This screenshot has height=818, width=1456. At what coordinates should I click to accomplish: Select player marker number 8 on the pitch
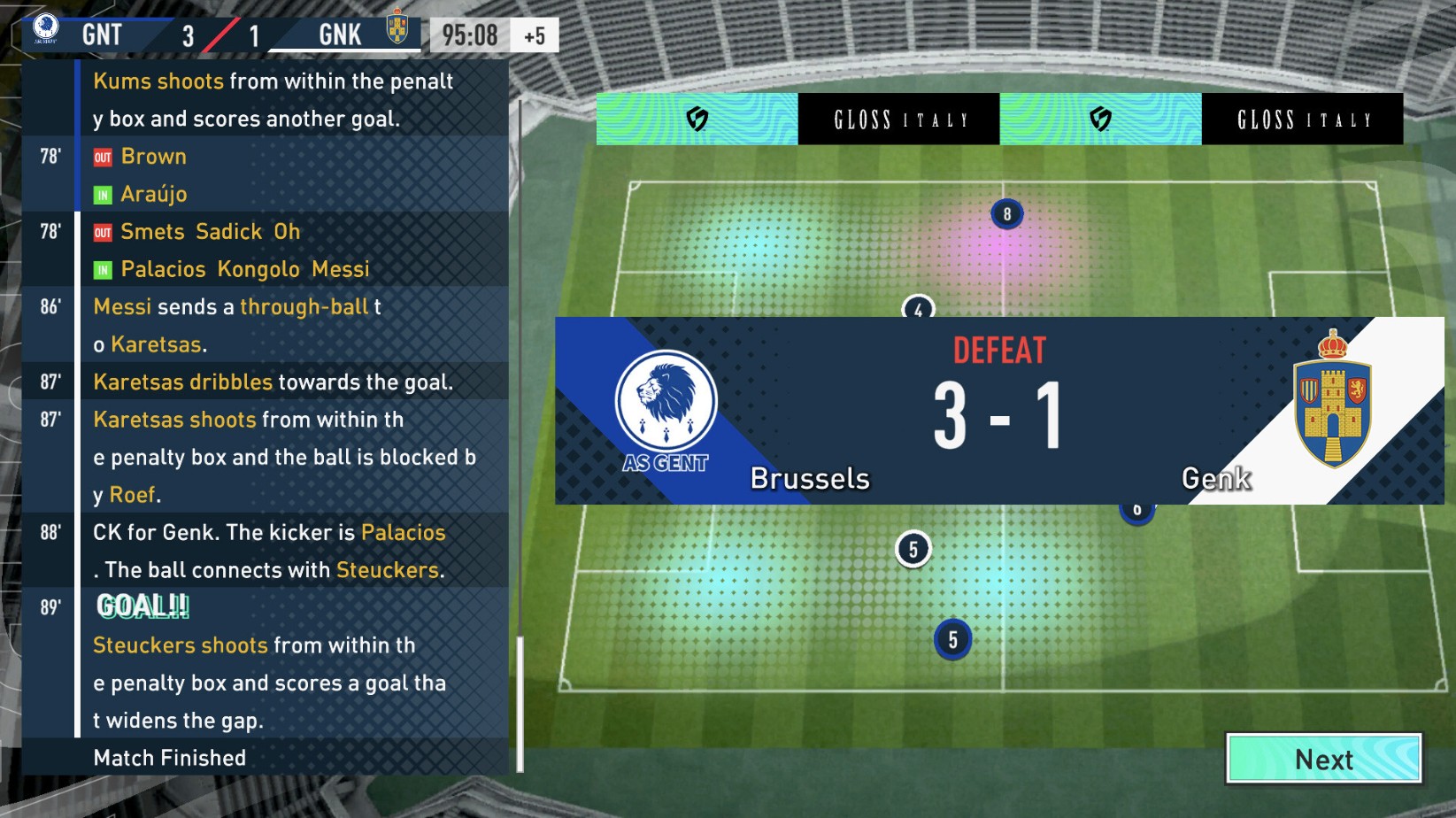pos(1005,212)
